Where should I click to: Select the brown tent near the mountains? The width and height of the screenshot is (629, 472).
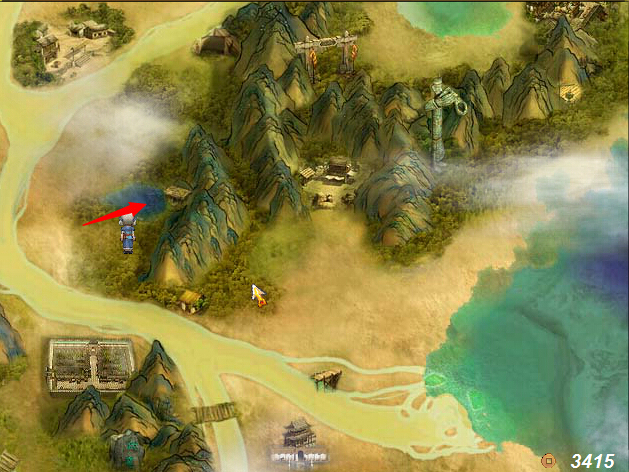(217, 42)
